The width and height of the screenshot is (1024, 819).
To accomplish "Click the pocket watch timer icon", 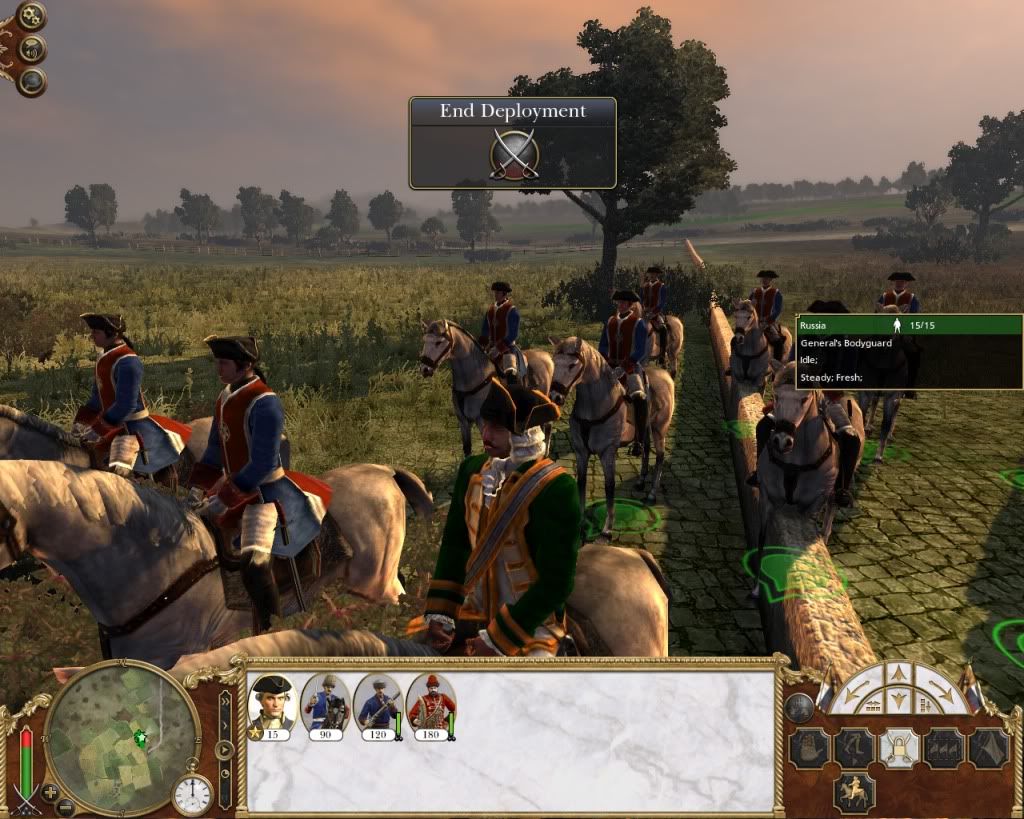I will click(192, 794).
